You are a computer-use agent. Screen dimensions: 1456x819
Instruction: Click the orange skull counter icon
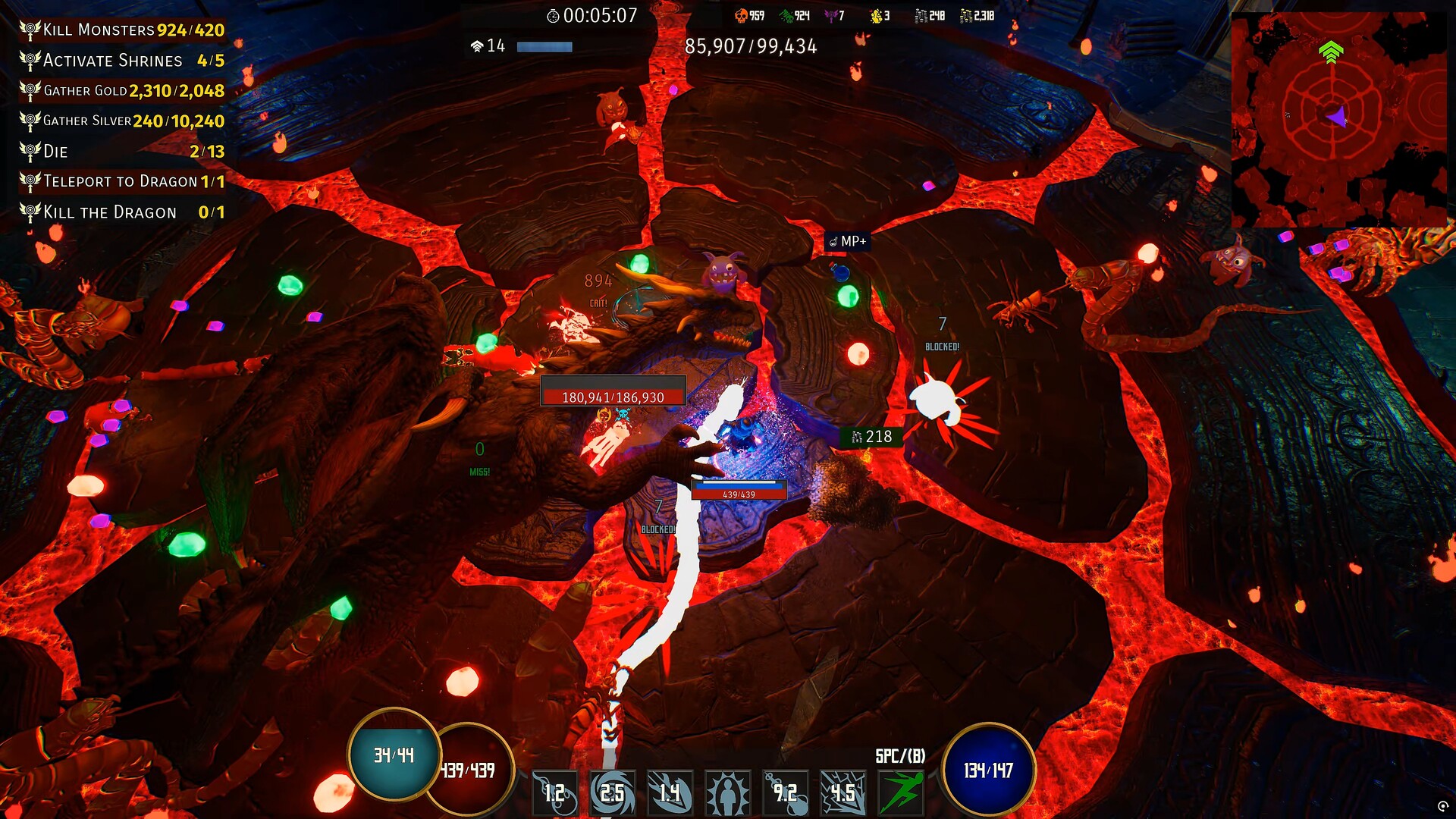coord(741,15)
